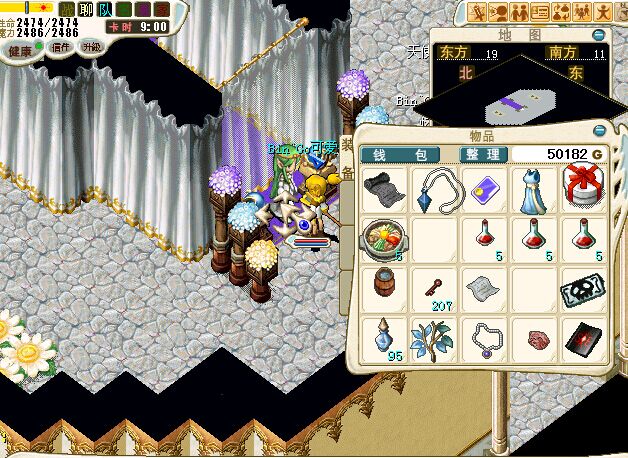Choose the skull ticket item
Image resolution: width=628 pixels, height=458 pixels.
click(583, 288)
